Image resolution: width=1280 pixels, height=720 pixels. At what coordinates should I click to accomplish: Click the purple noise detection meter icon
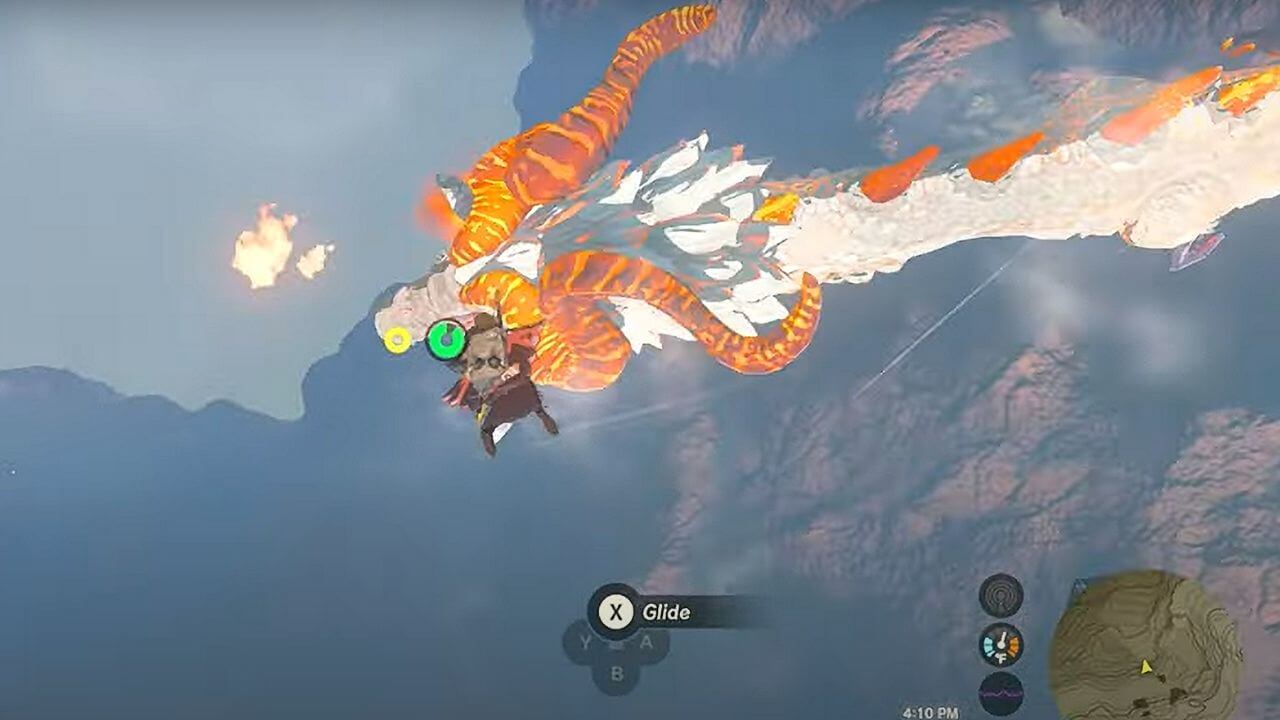998,692
